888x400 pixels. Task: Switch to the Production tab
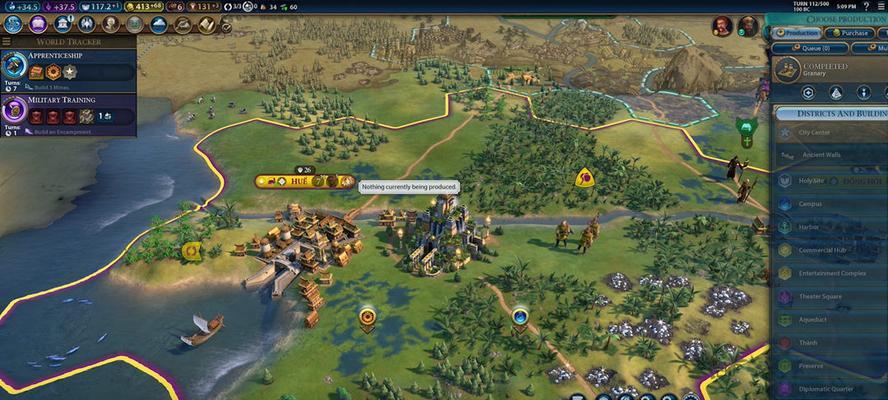click(x=795, y=33)
